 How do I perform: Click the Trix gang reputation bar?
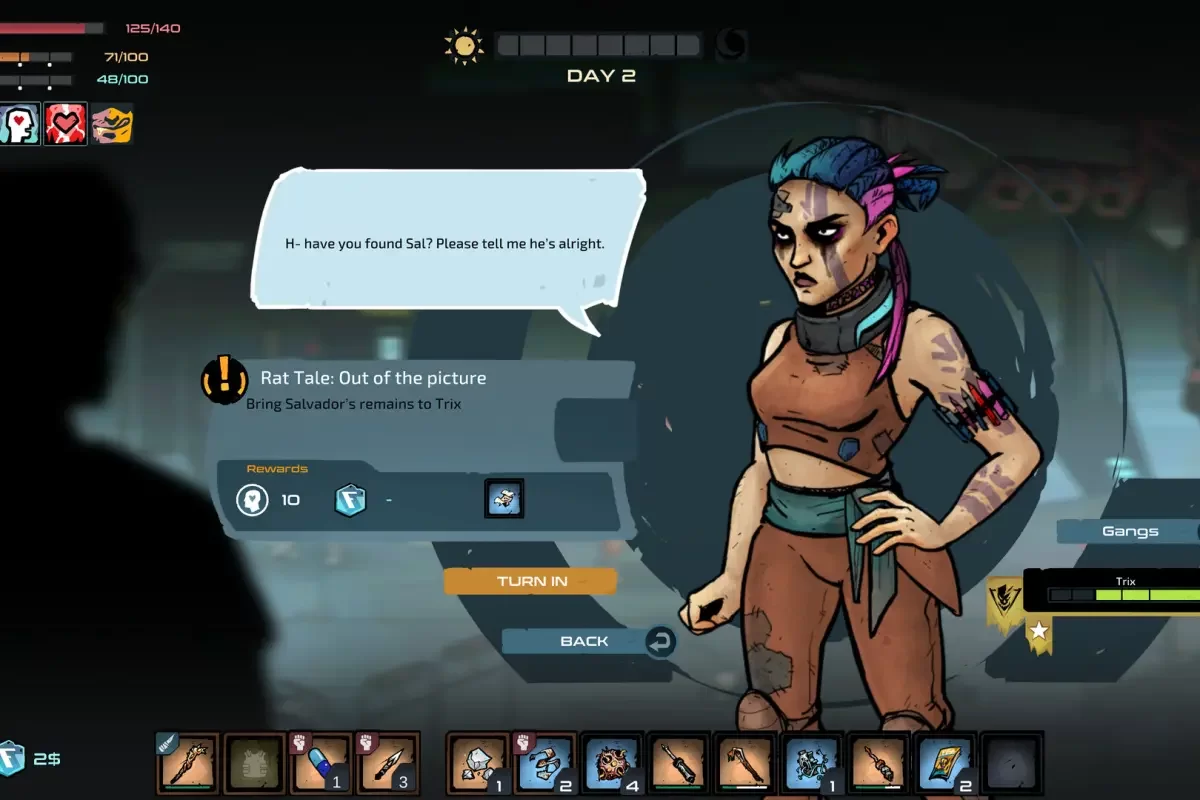[1123, 594]
